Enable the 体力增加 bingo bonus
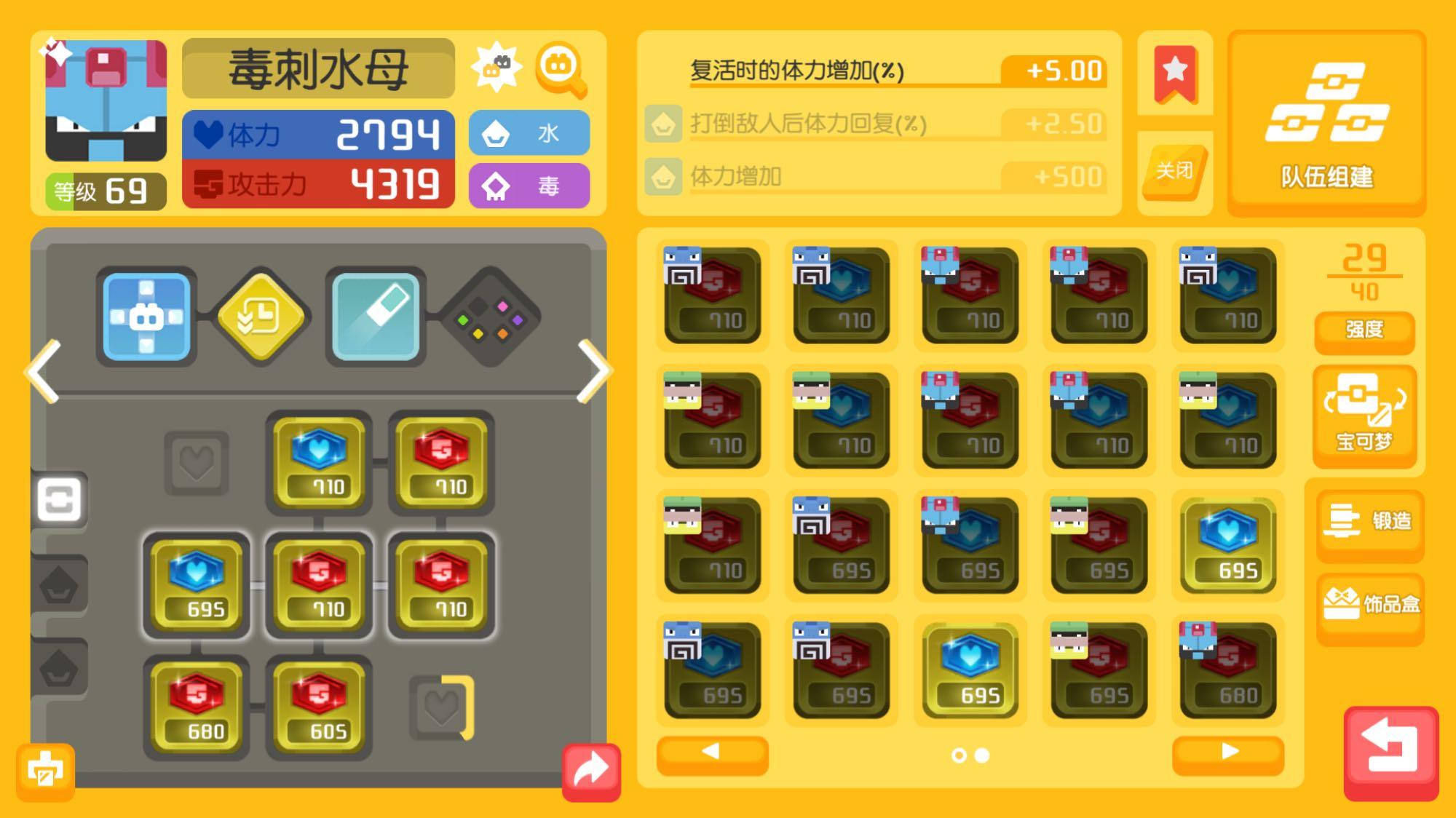 pos(874,176)
